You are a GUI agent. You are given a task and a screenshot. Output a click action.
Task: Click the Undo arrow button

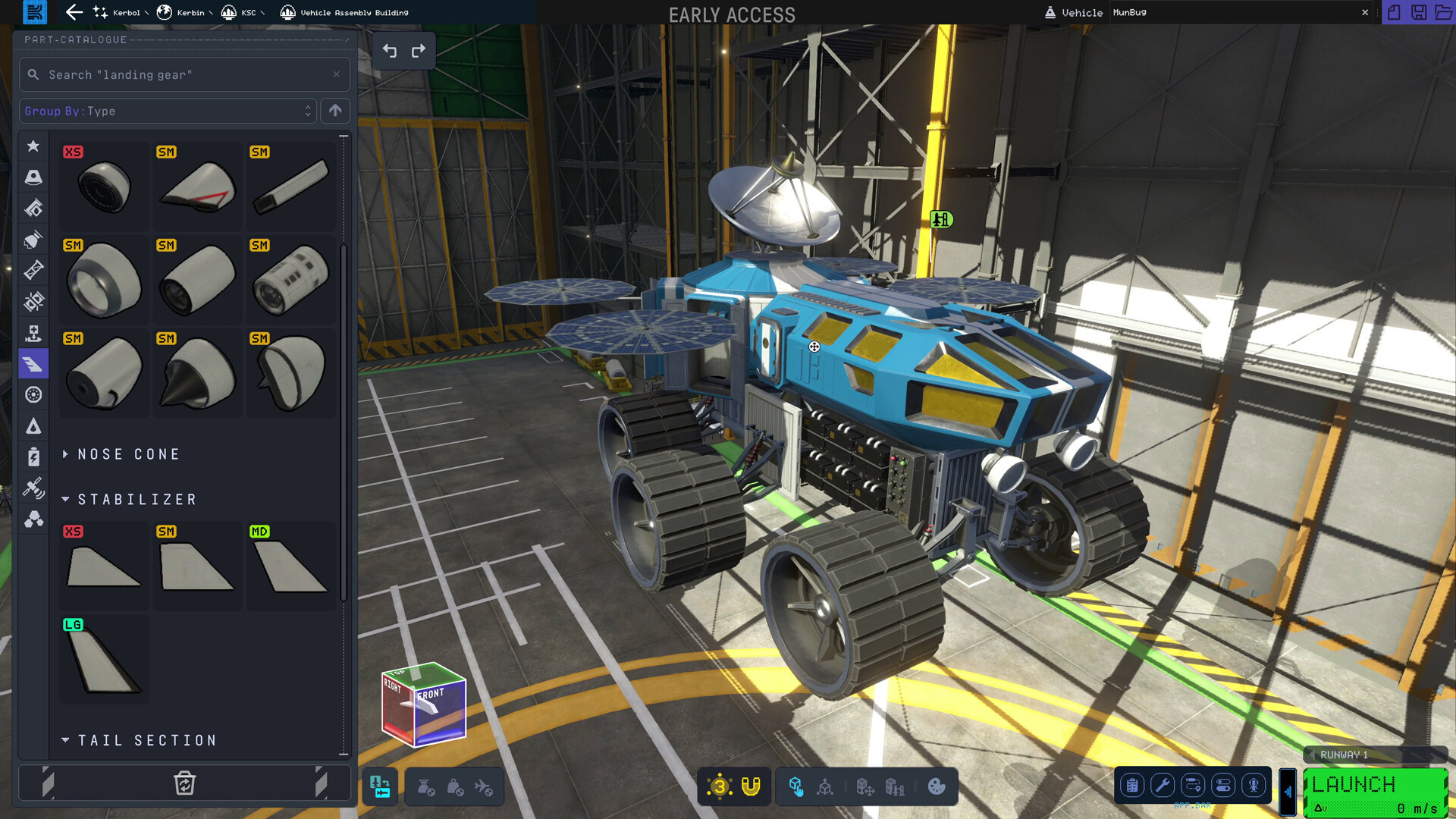pos(390,50)
